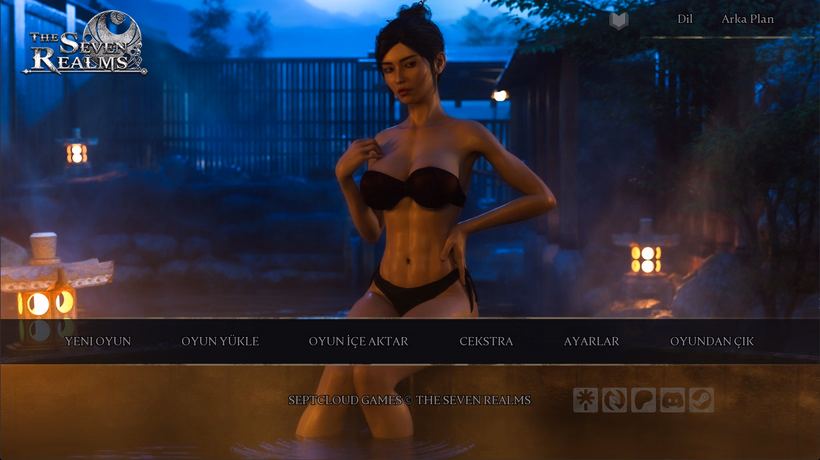820x460 pixels.
Task: Quit via Oyundan Çık
Action: click(x=712, y=341)
